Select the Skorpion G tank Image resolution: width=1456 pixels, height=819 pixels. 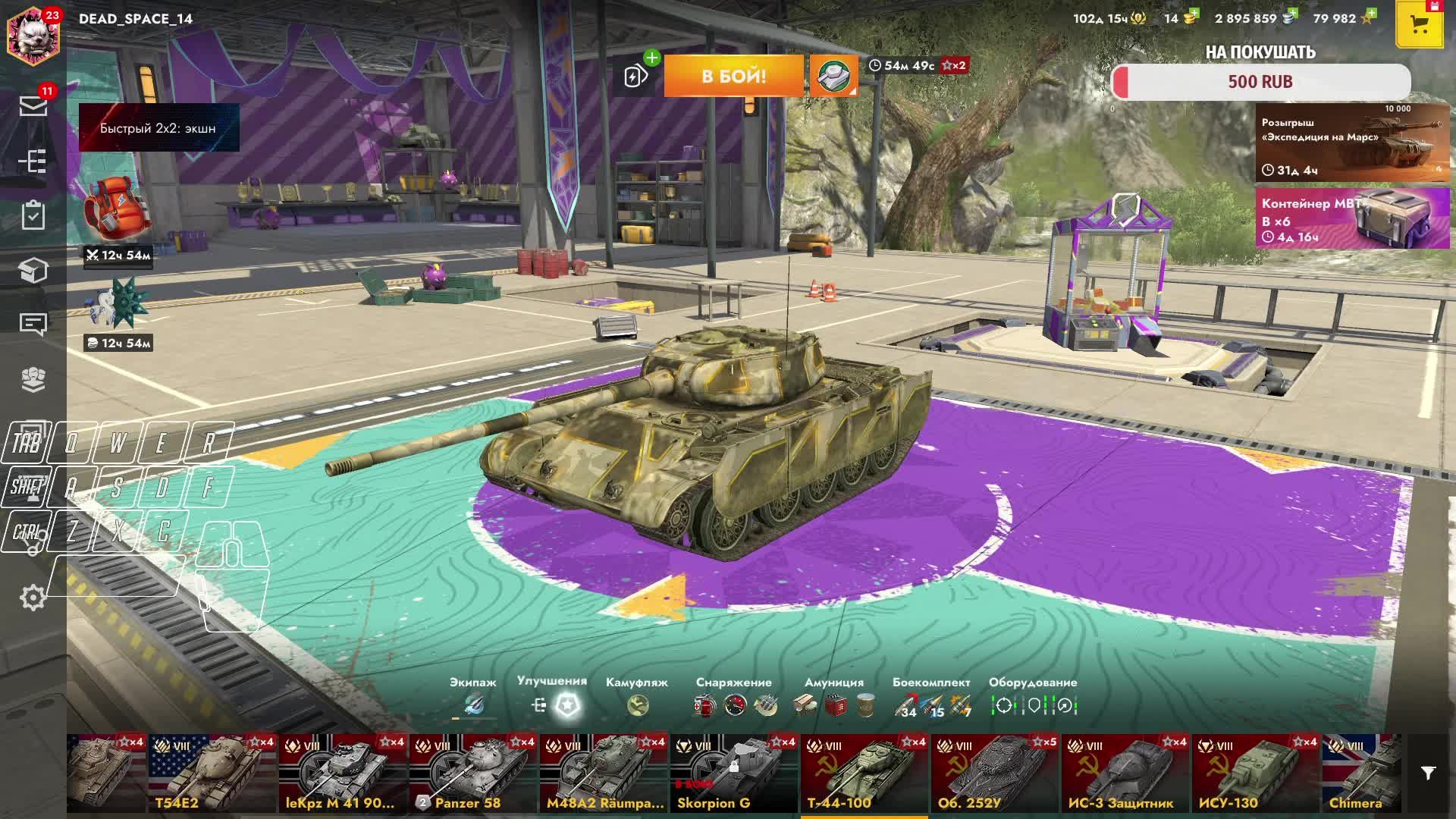click(734, 773)
